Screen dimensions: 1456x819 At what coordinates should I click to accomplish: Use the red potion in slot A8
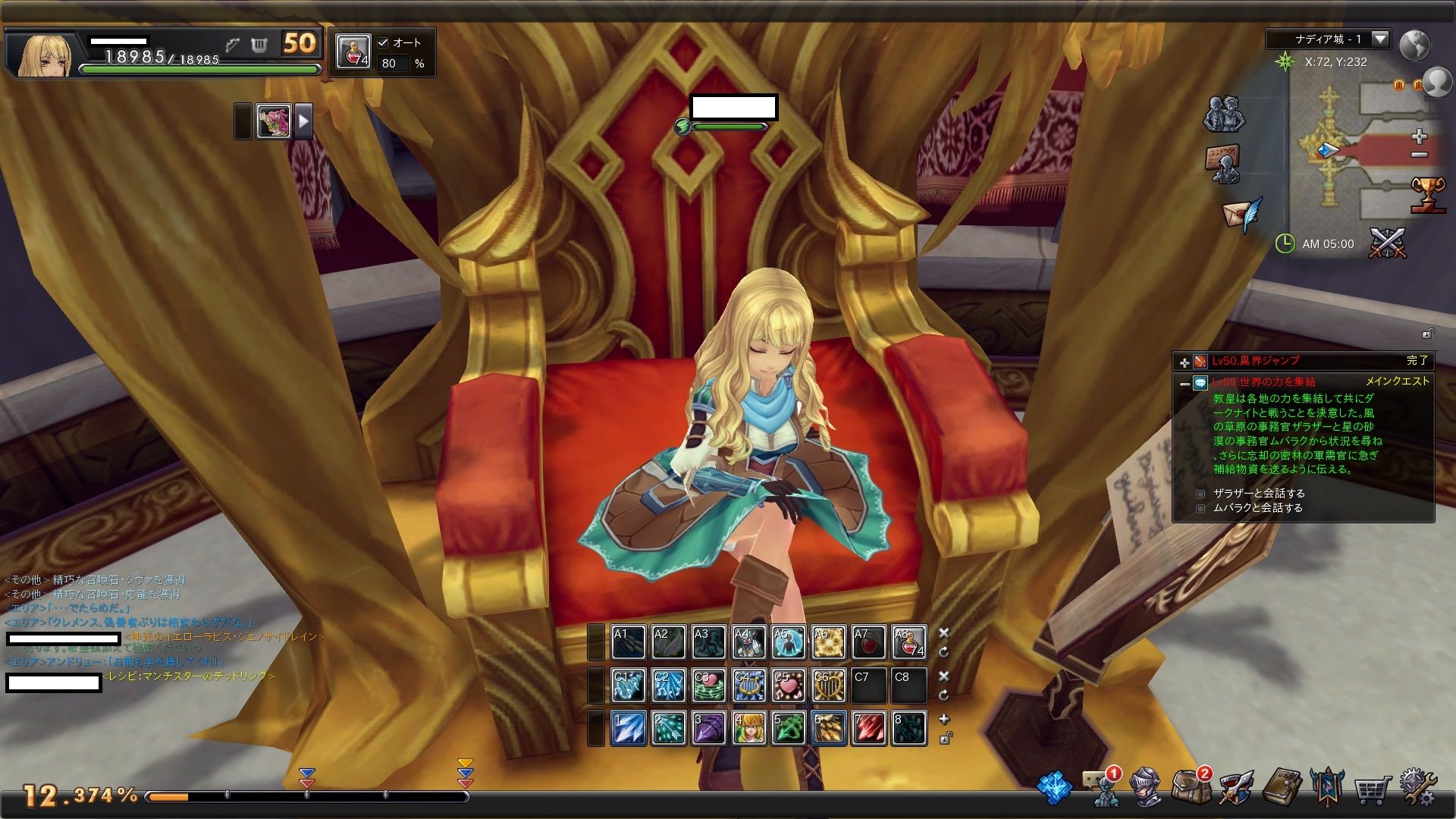pyautogui.click(x=908, y=642)
